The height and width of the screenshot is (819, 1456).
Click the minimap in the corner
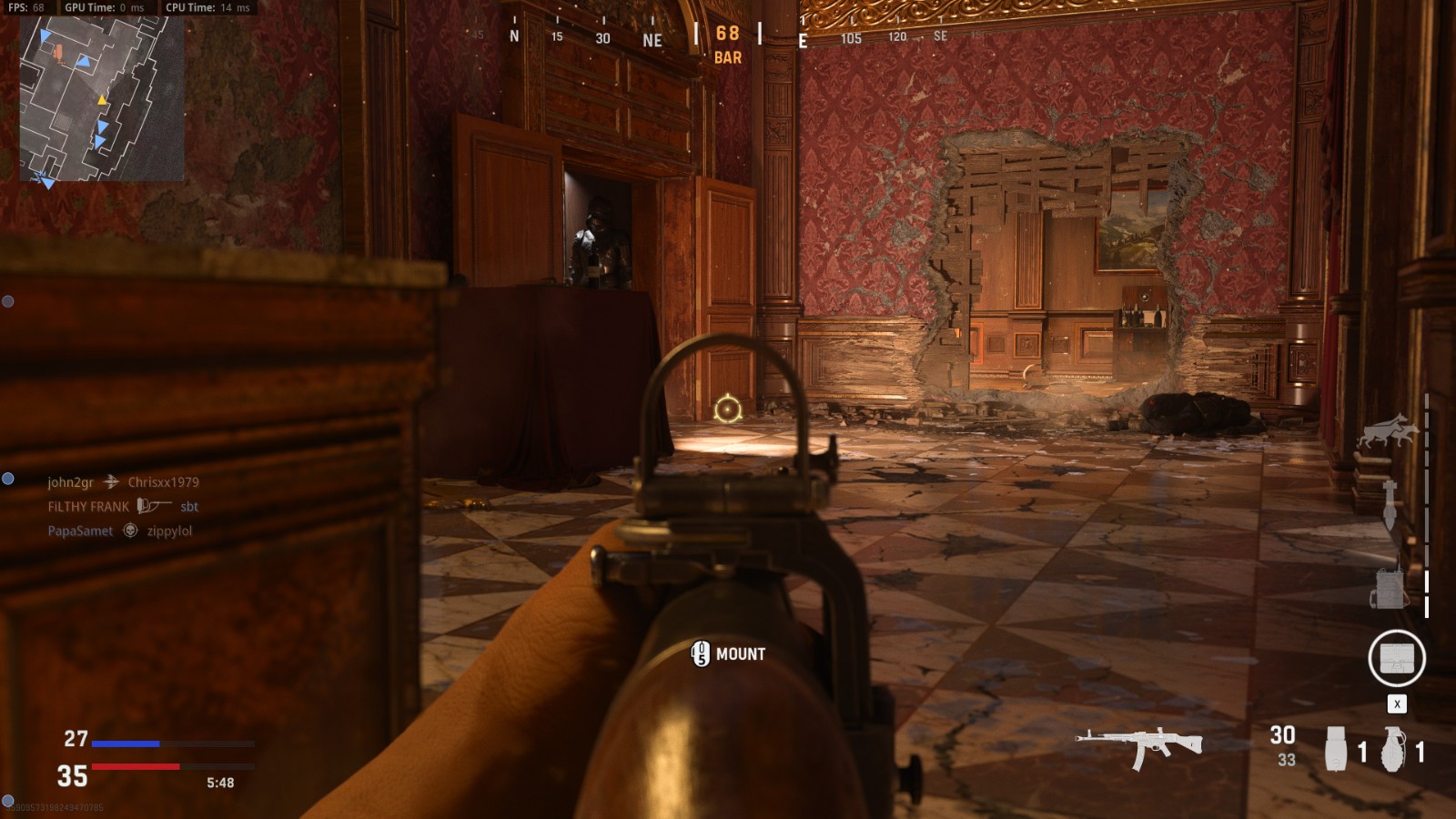coord(102,98)
